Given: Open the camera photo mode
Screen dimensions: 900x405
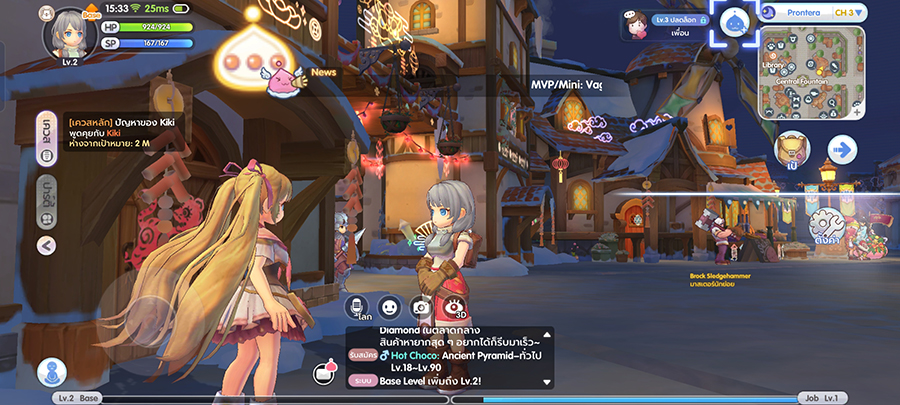Looking at the screenshot, I should (421, 308).
